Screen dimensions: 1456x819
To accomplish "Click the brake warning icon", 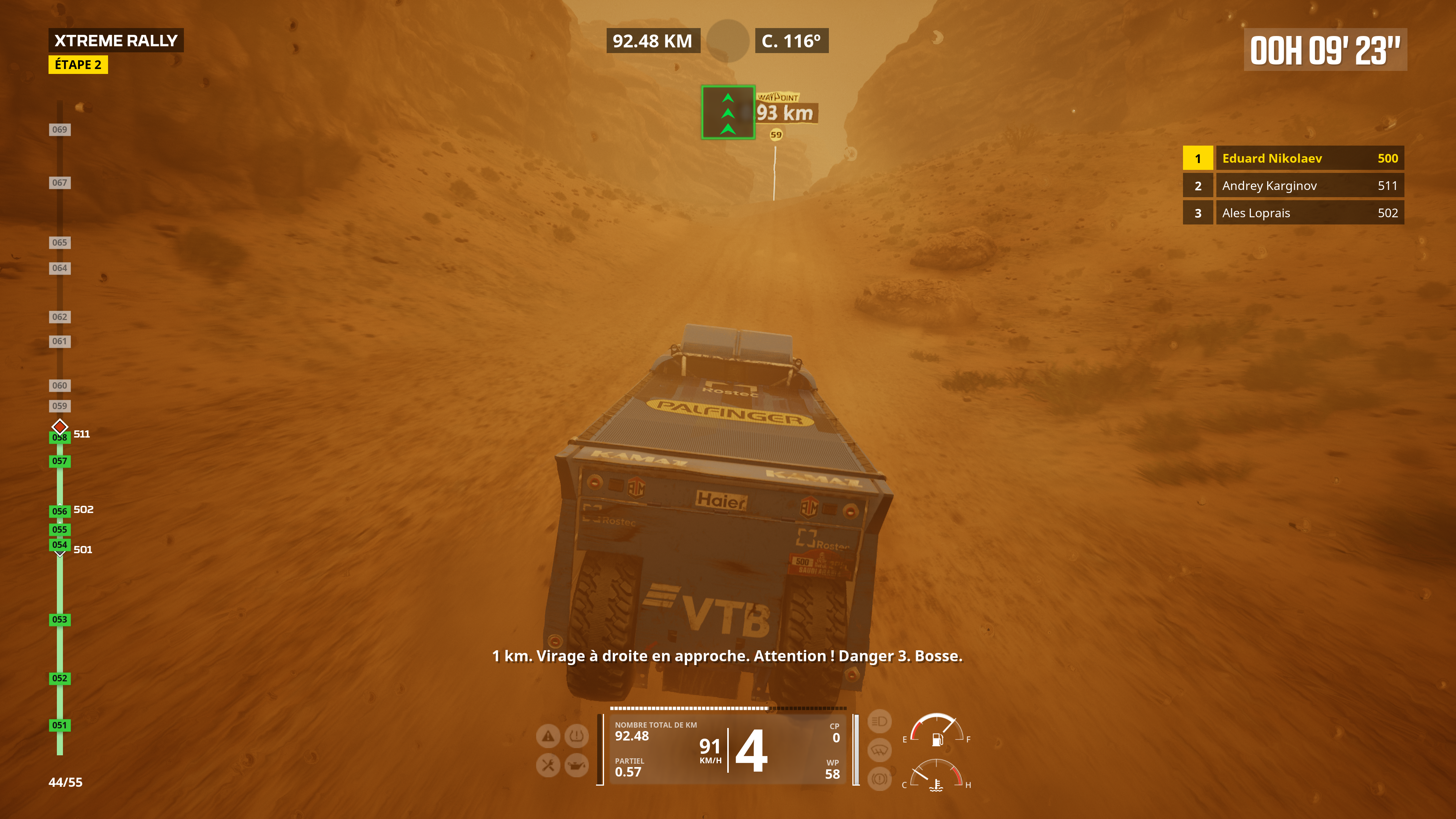I will (879, 779).
